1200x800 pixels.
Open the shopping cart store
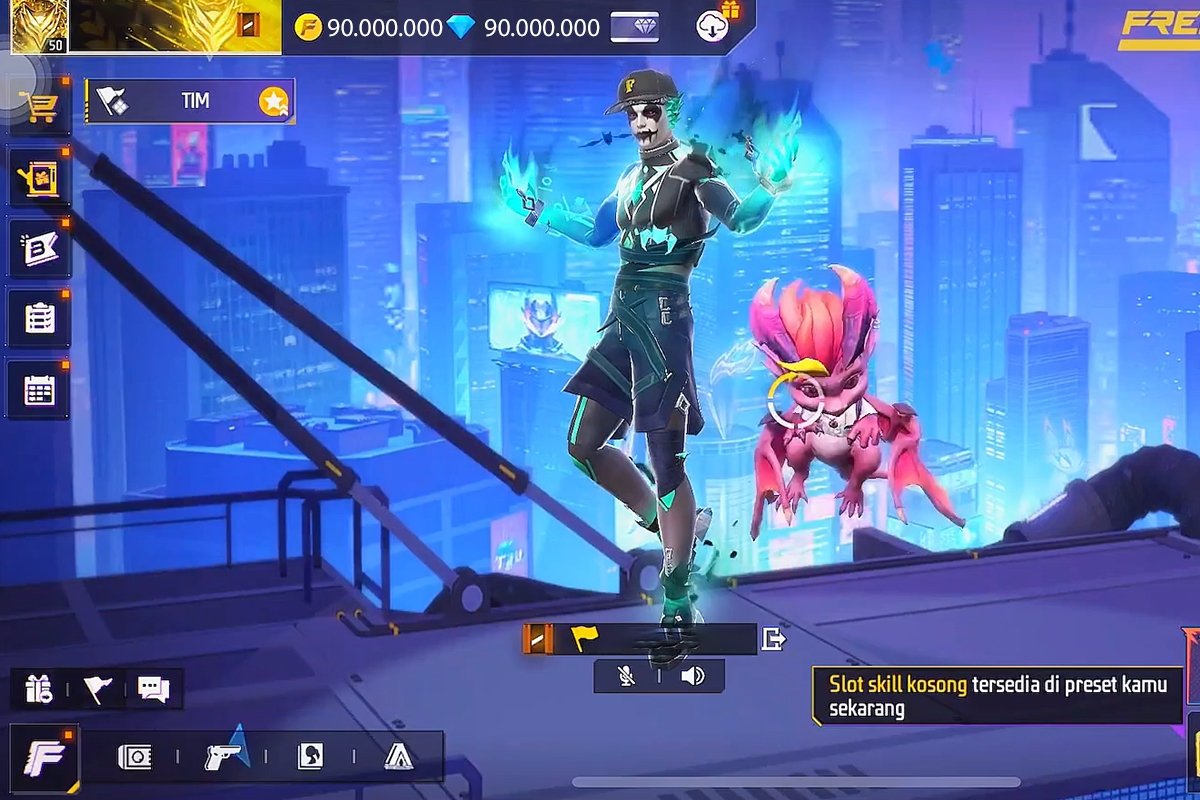click(40, 105)
